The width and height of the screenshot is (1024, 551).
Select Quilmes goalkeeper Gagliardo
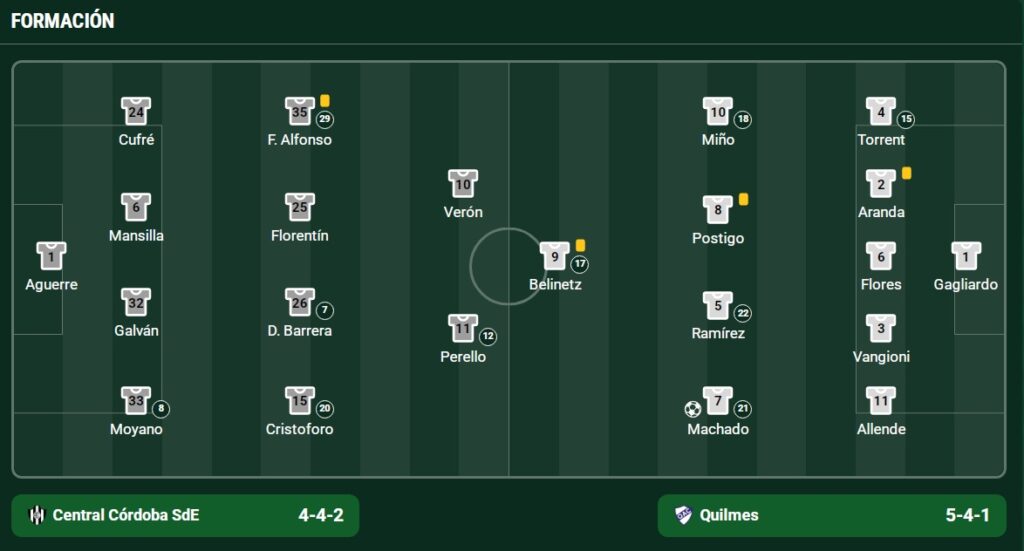click(966, 257)
